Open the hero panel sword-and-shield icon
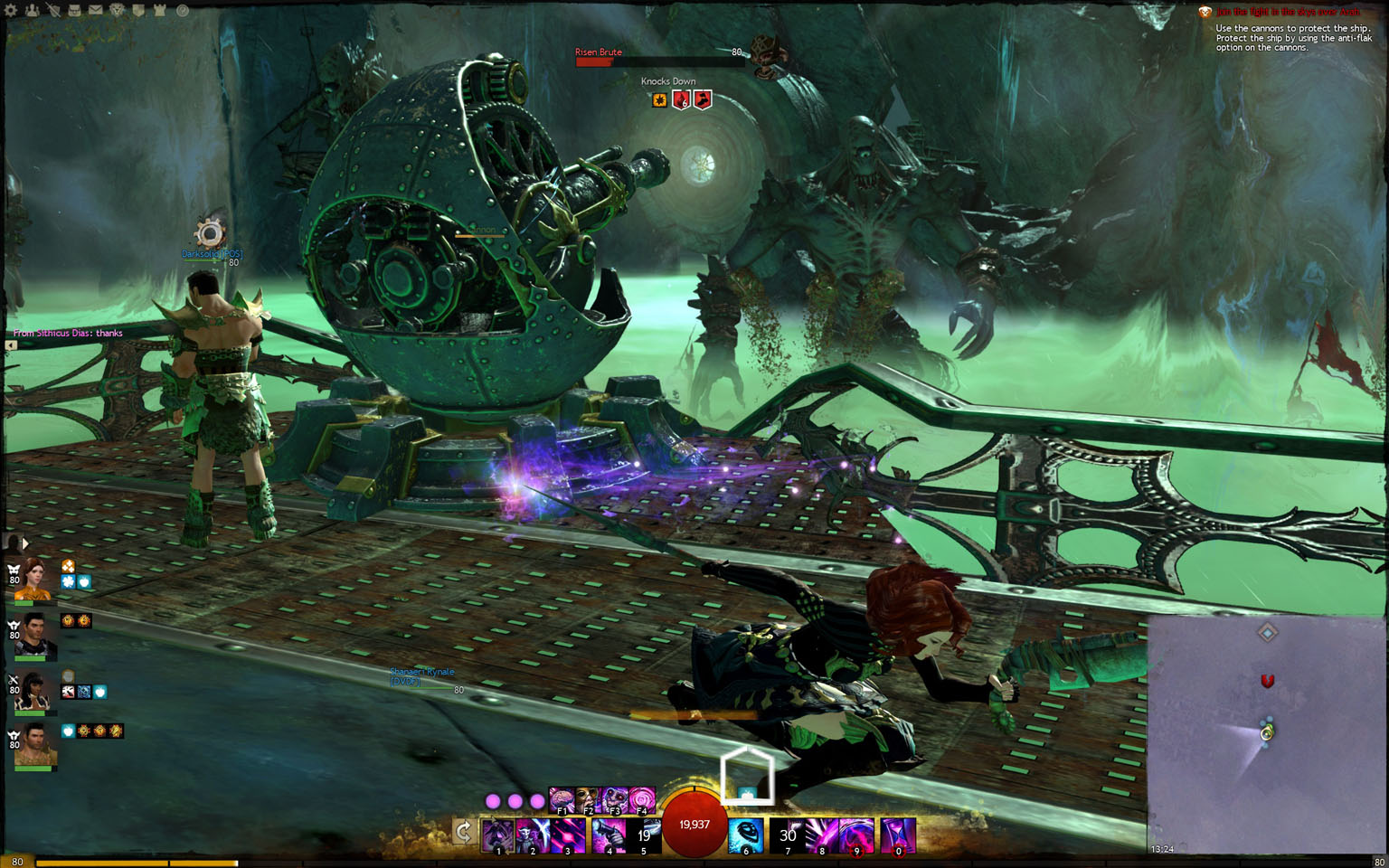Viewport: 1389px width, 868px height. pyautogui.click(x=54, y=11)
